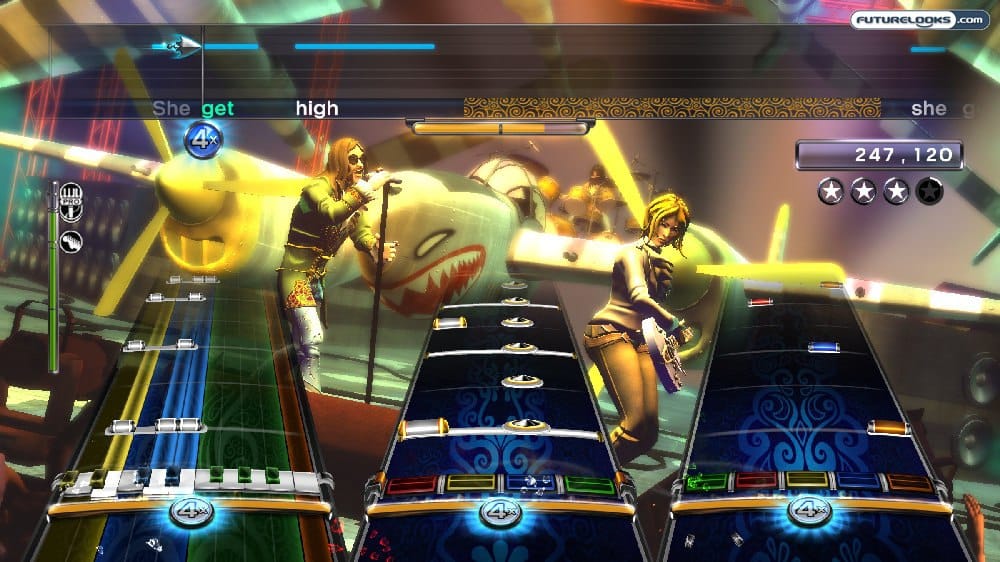Click the 4x multiplier badge under the keyboard track
This screenshot has width=1000, height=562.
(191, 511)
